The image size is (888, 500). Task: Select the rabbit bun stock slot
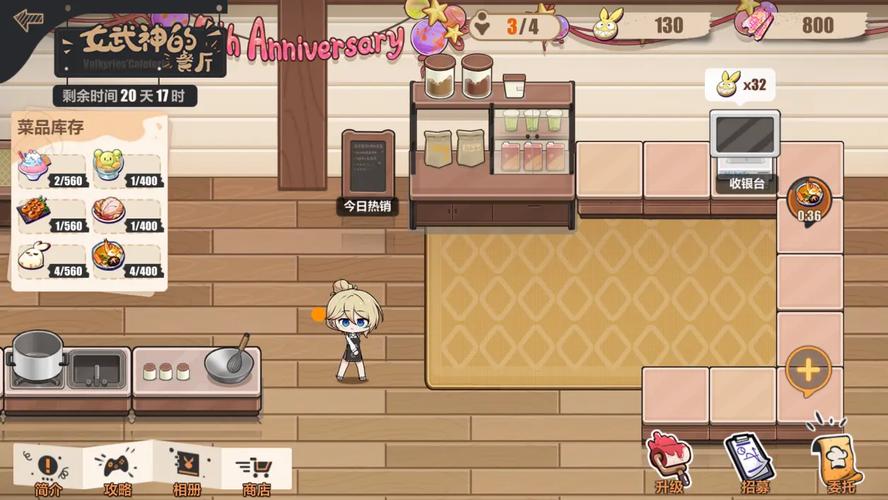pyautogui.click(x=52, y=260)
